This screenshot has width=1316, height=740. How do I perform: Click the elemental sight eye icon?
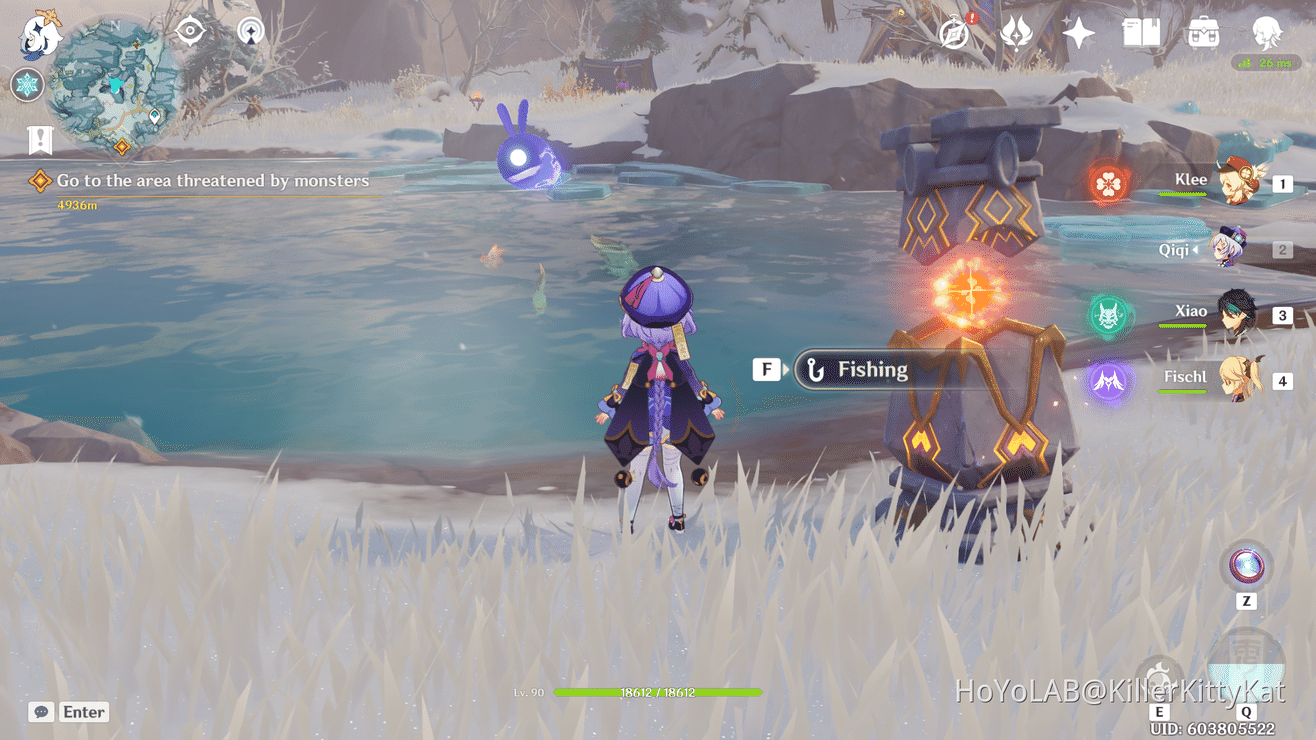coord(189,30)
